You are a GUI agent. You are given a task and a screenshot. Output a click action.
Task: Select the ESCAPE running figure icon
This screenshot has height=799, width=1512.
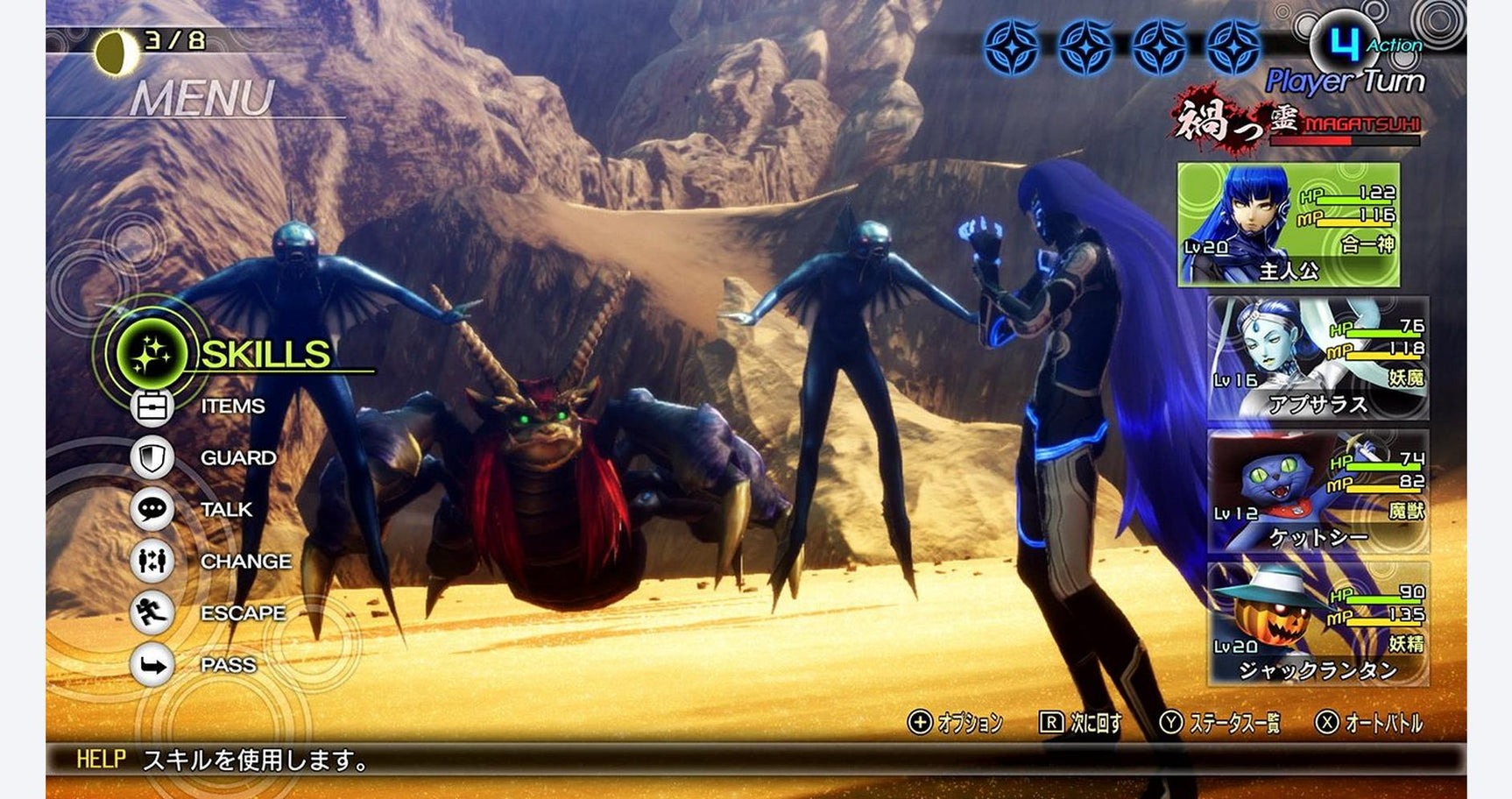point(152,613)
